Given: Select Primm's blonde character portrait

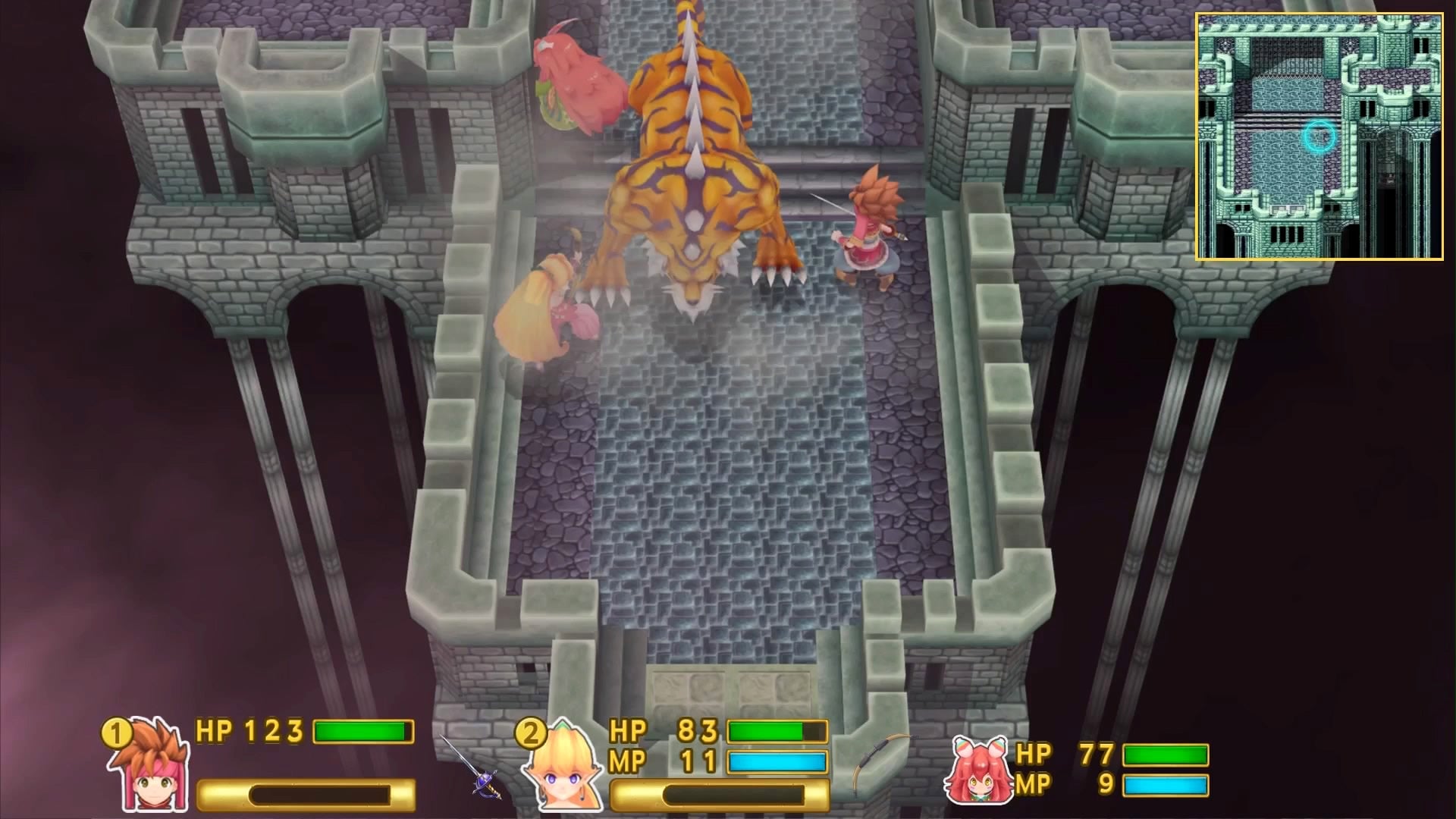Looking at the screenshot, I should 565,773.
